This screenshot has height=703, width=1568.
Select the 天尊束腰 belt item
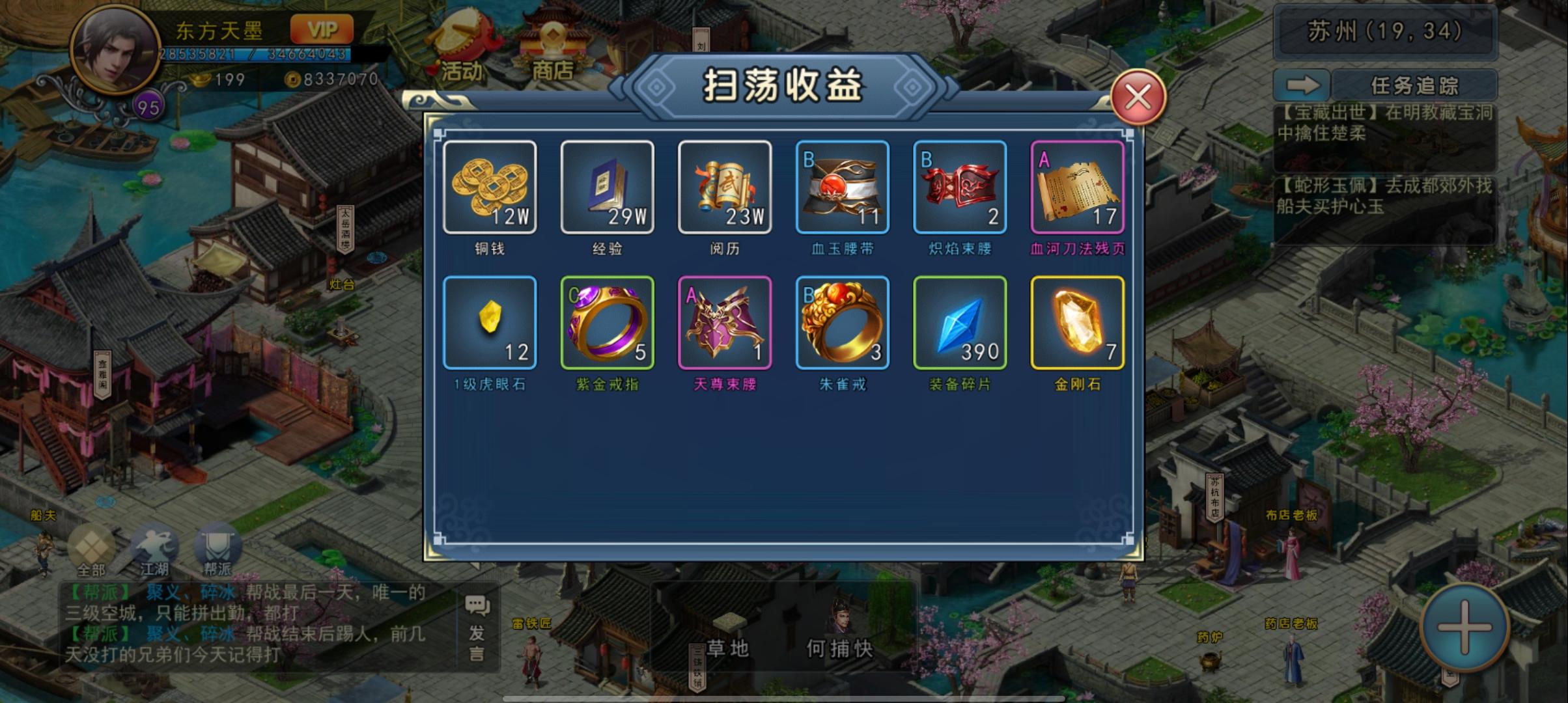point(724,324)
